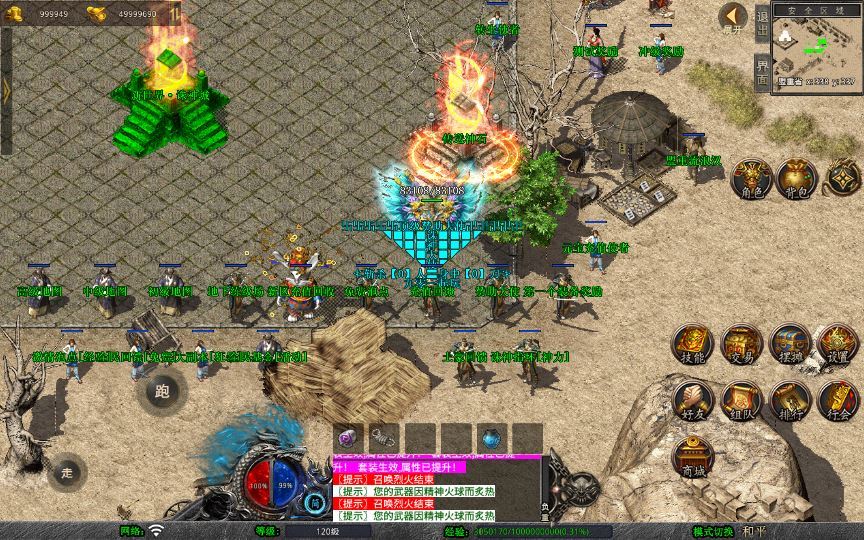Open the 设置 settings menu
Image resolution: width=864 pixels, height=540 pixels.
coord(837,343)
